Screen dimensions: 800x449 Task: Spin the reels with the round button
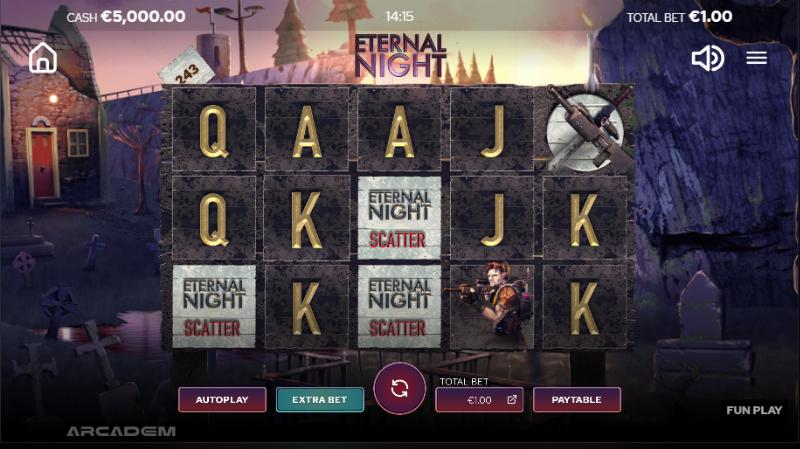(x=400, y=389)
